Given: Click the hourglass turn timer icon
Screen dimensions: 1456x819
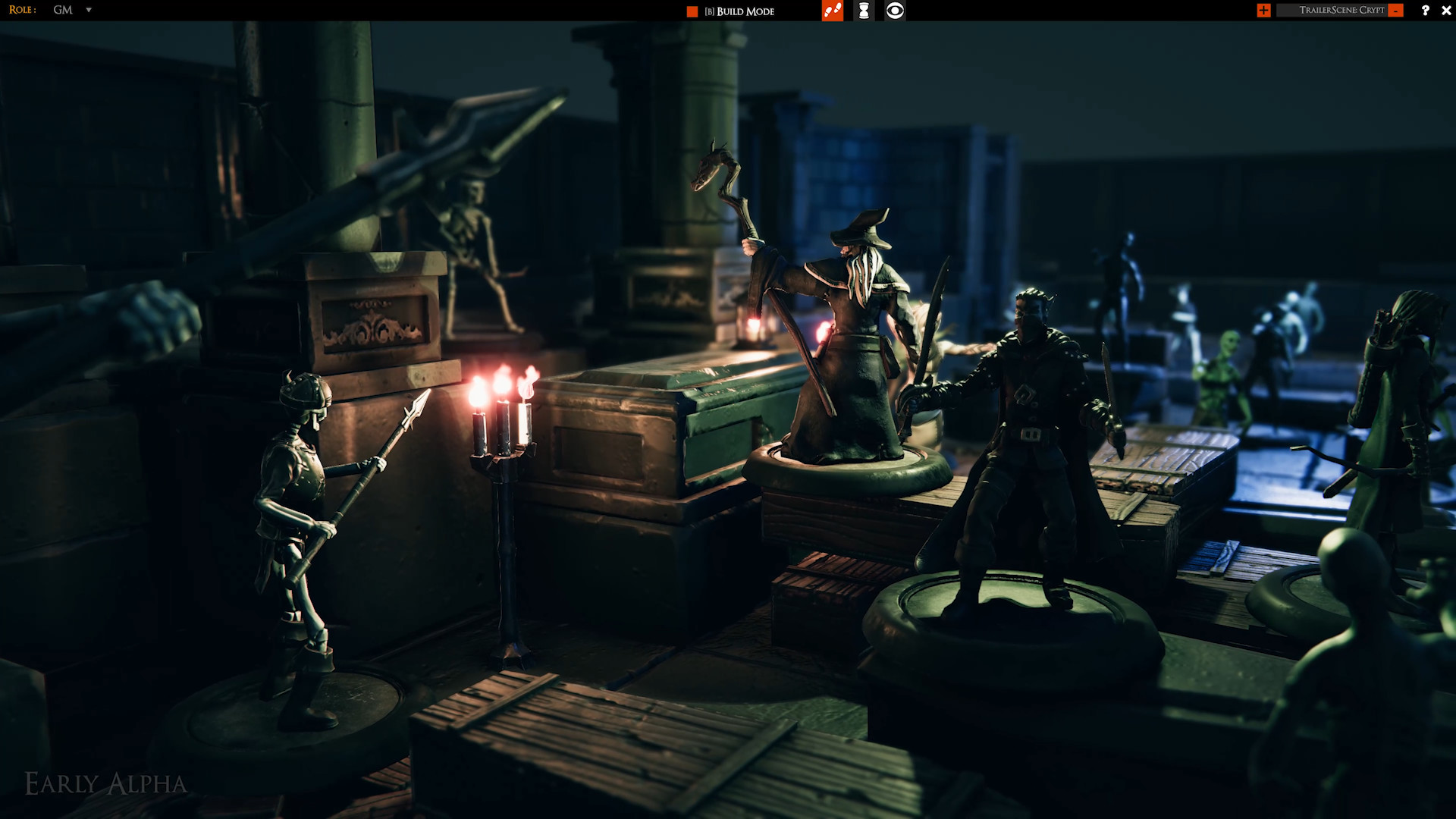Looking at the screenshot, I should (864, 11).
